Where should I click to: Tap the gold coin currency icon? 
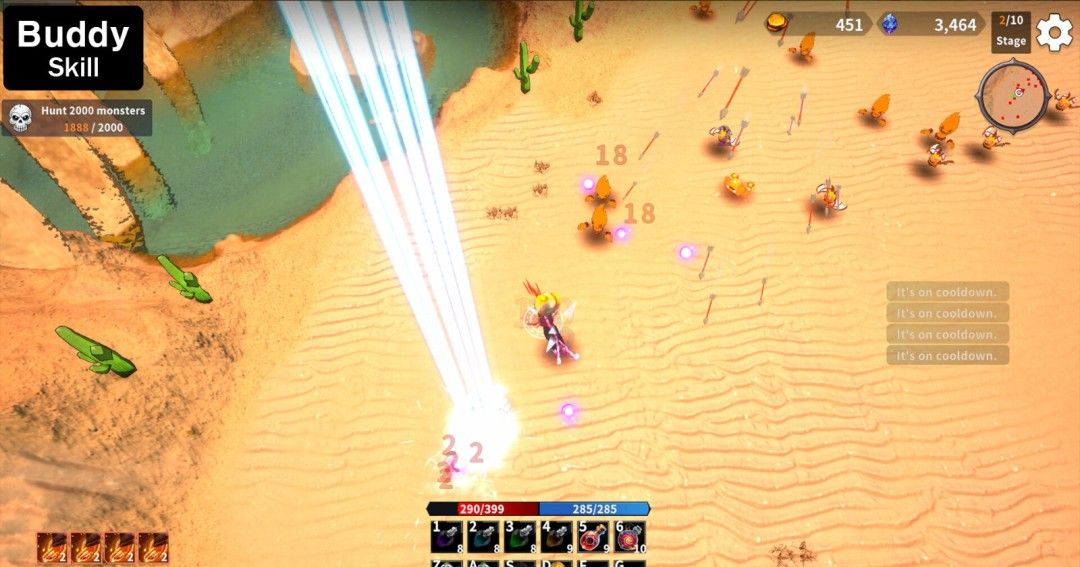coord(777,23)
